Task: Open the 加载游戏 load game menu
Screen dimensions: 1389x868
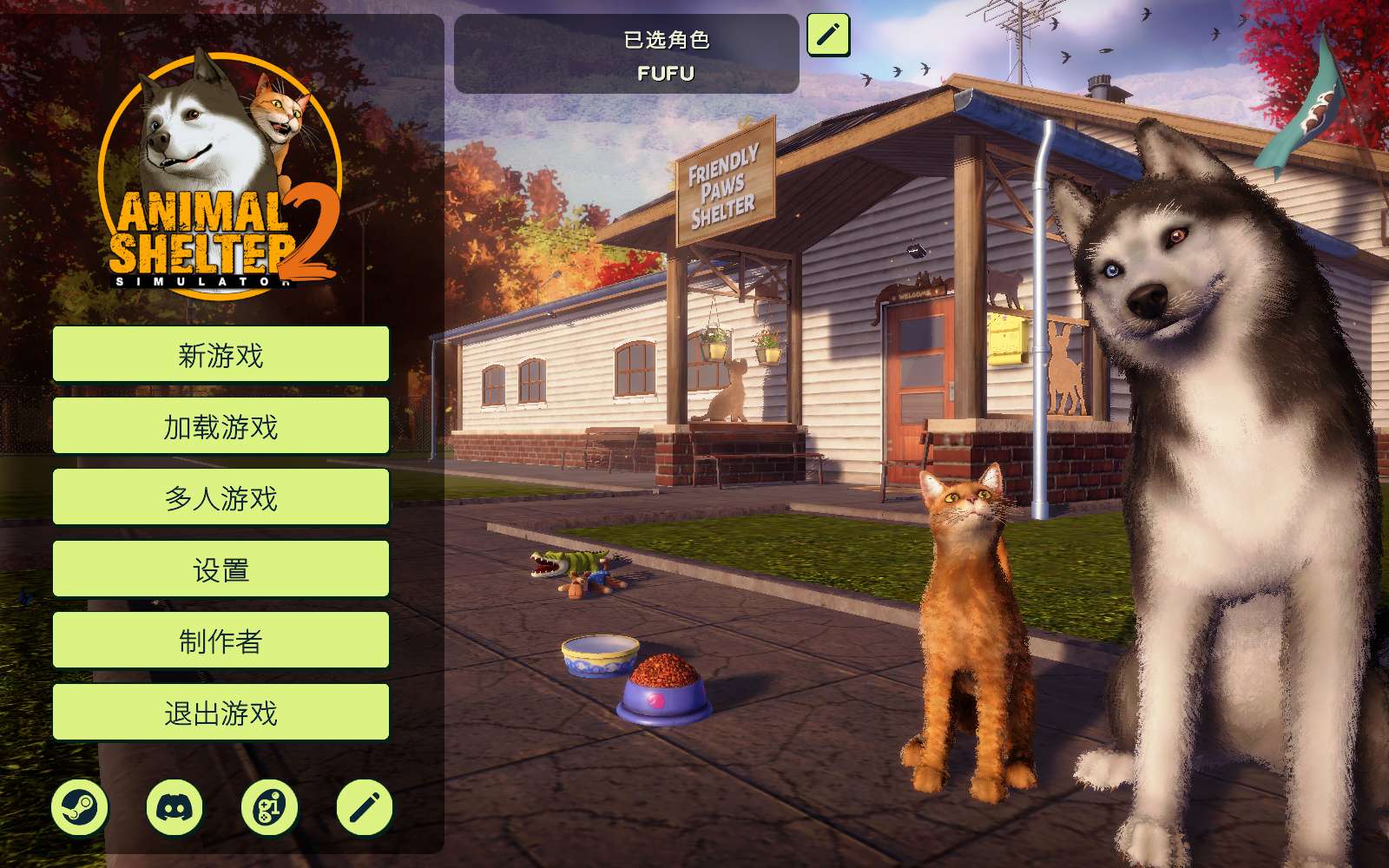Action: (x=221, y=426)
